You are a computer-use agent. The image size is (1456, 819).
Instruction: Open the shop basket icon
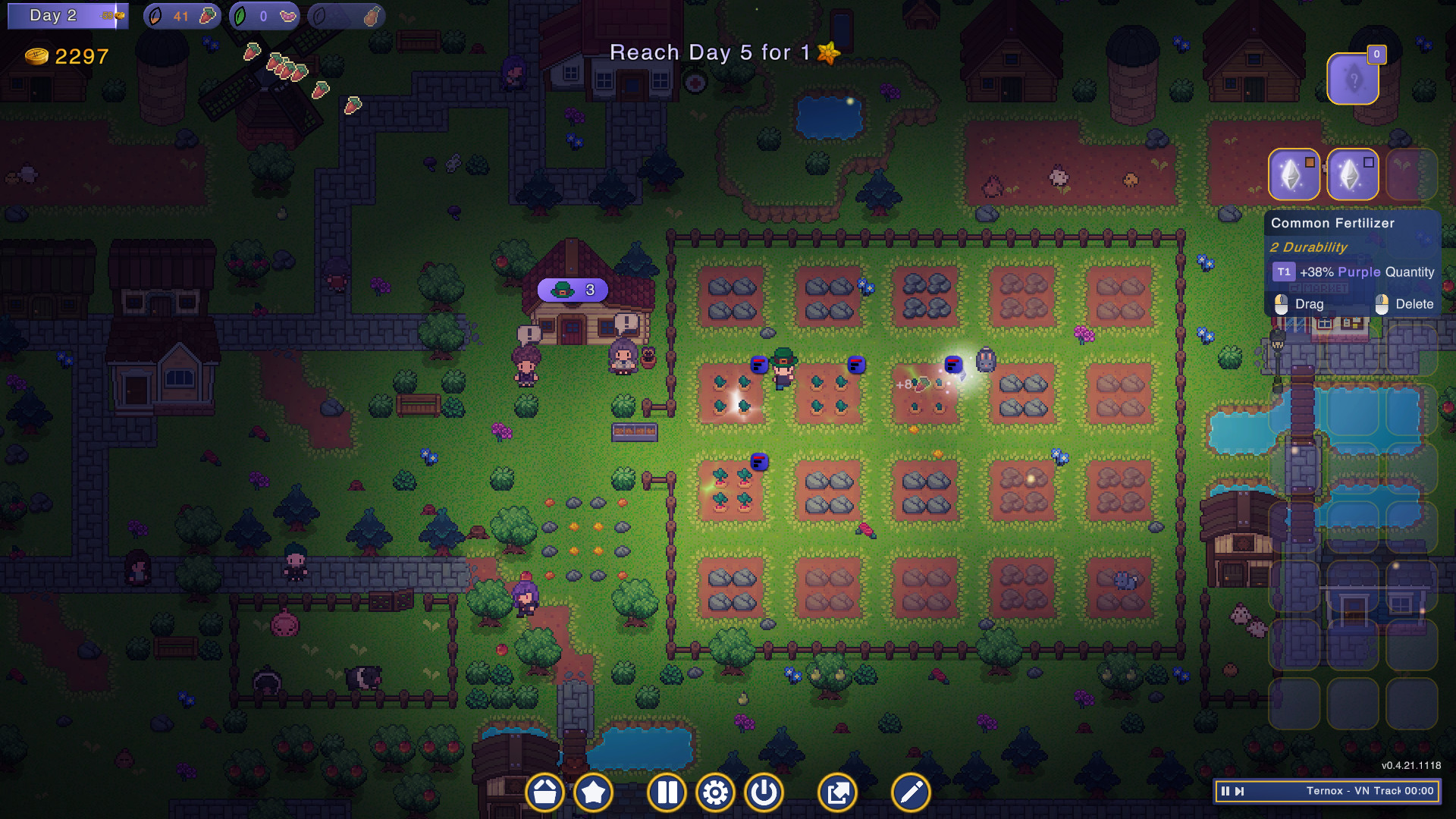pyautogui.click(x=544, y=792)
